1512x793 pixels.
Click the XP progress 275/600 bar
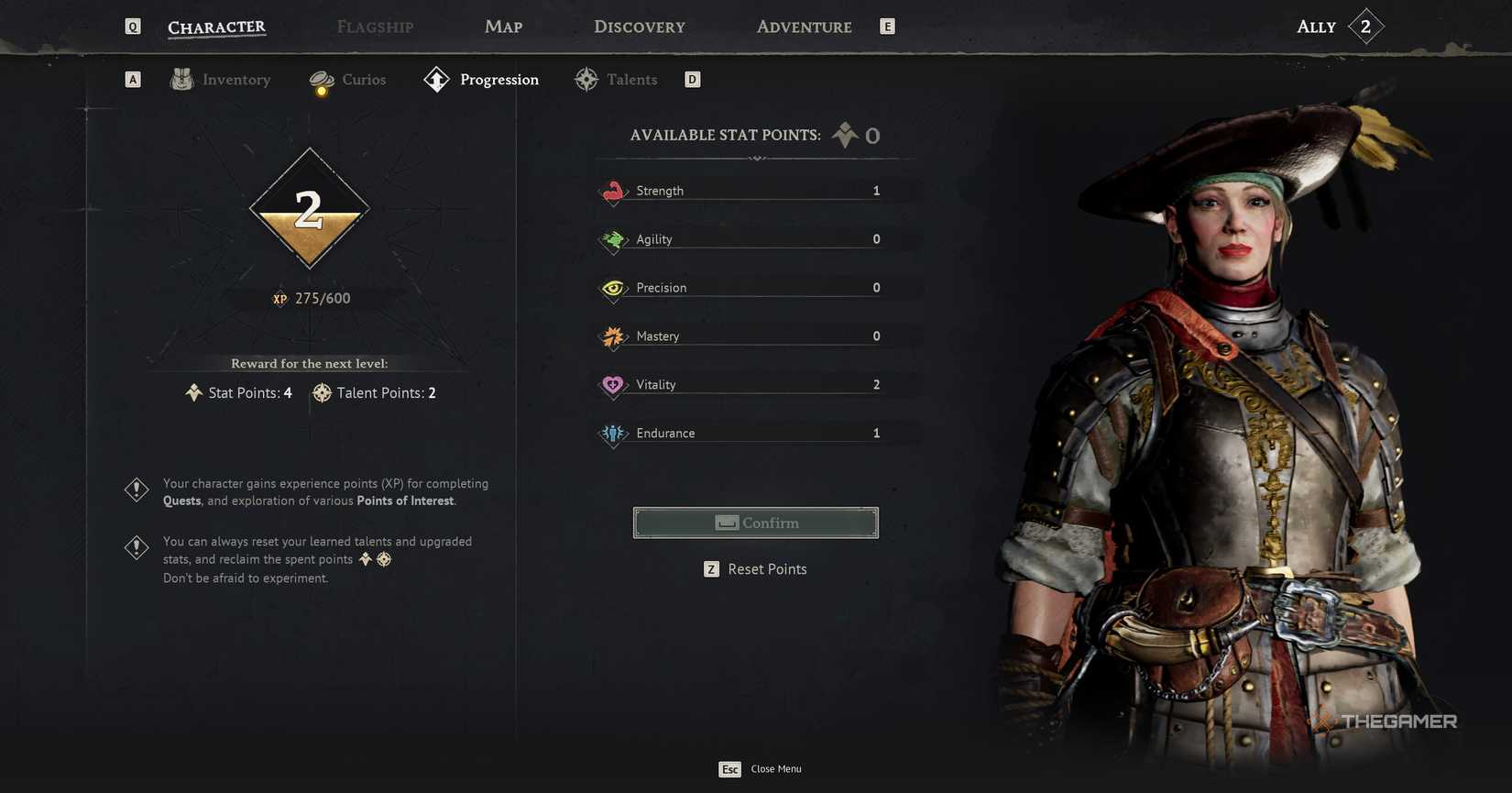(309, 298)
